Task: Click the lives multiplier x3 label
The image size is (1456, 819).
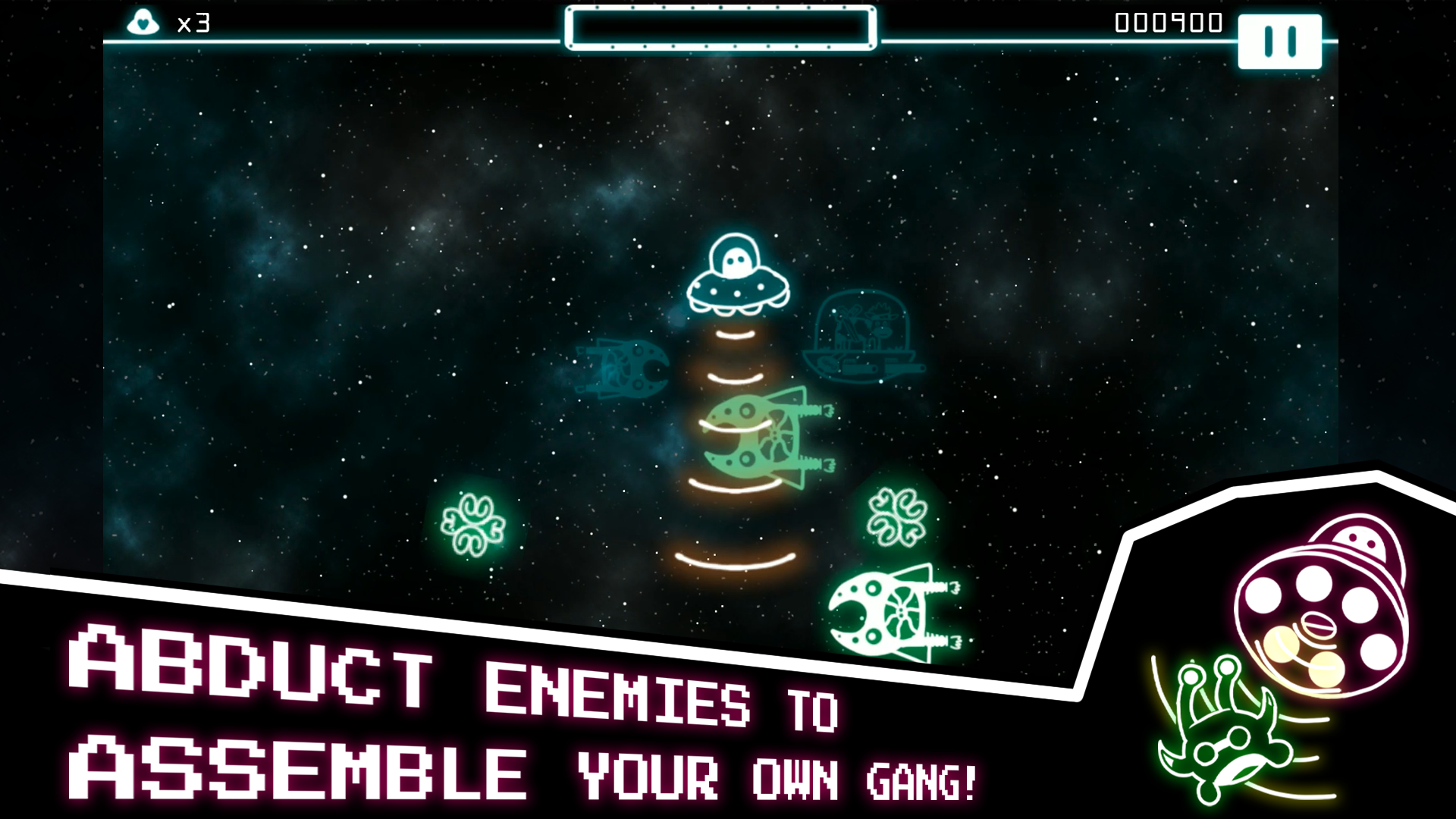Action: click(x=192, y=22)
